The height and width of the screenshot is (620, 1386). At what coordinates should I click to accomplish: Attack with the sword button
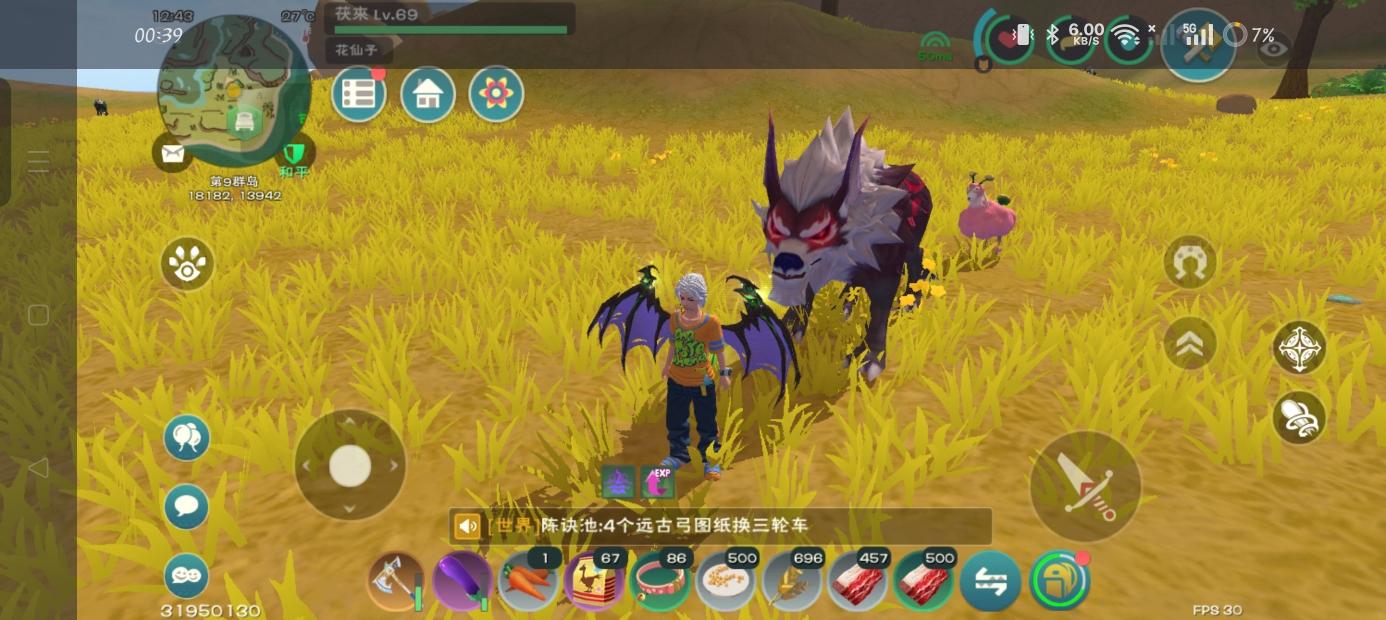1085,487
